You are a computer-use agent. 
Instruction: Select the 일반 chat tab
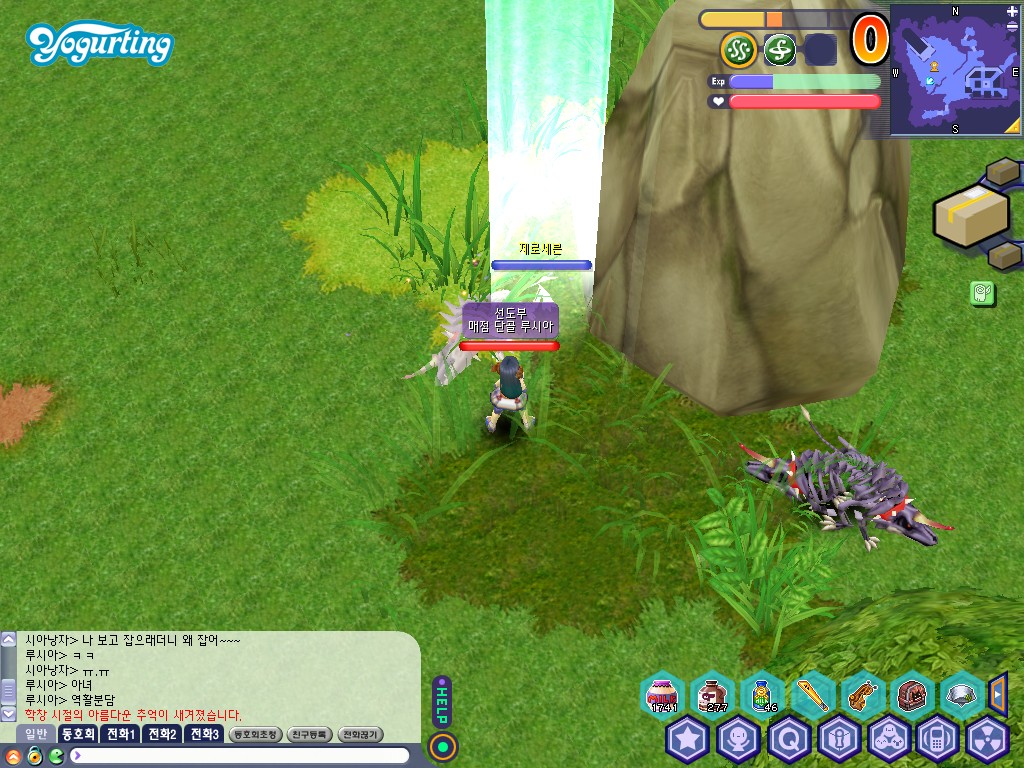point(35,734)
